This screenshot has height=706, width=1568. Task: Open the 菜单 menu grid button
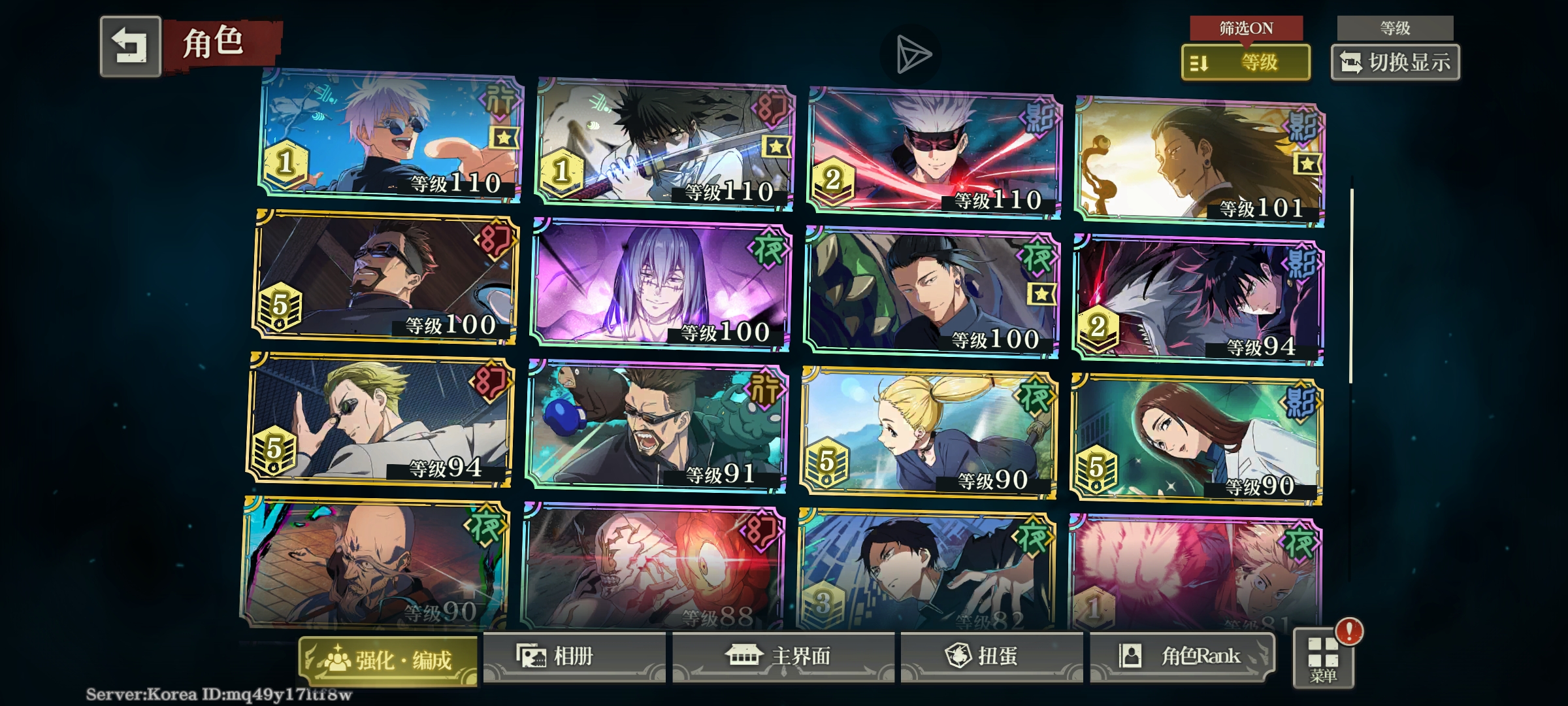[x=1323, y=659]
